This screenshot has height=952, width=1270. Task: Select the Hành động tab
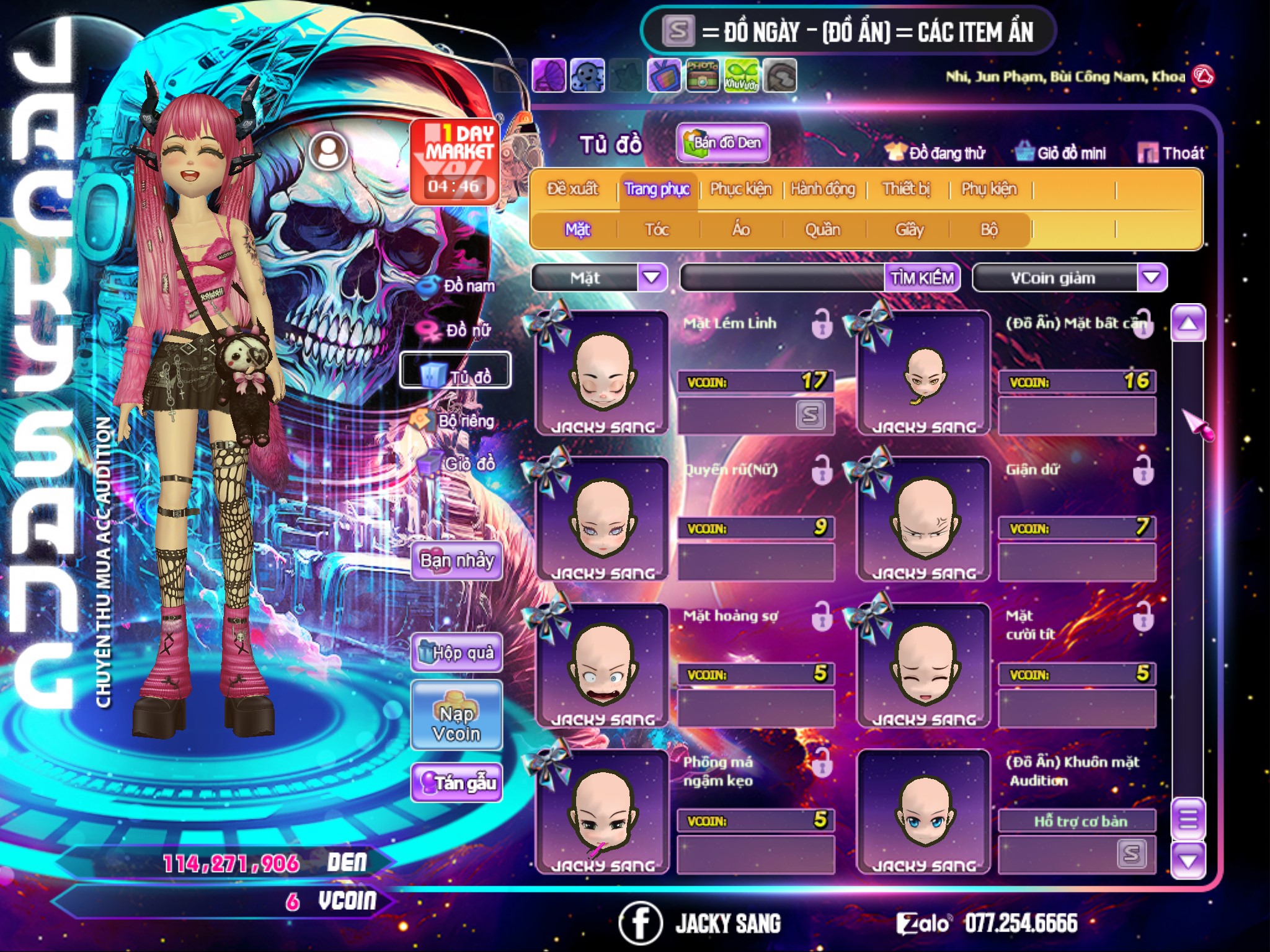coord(822,189)
